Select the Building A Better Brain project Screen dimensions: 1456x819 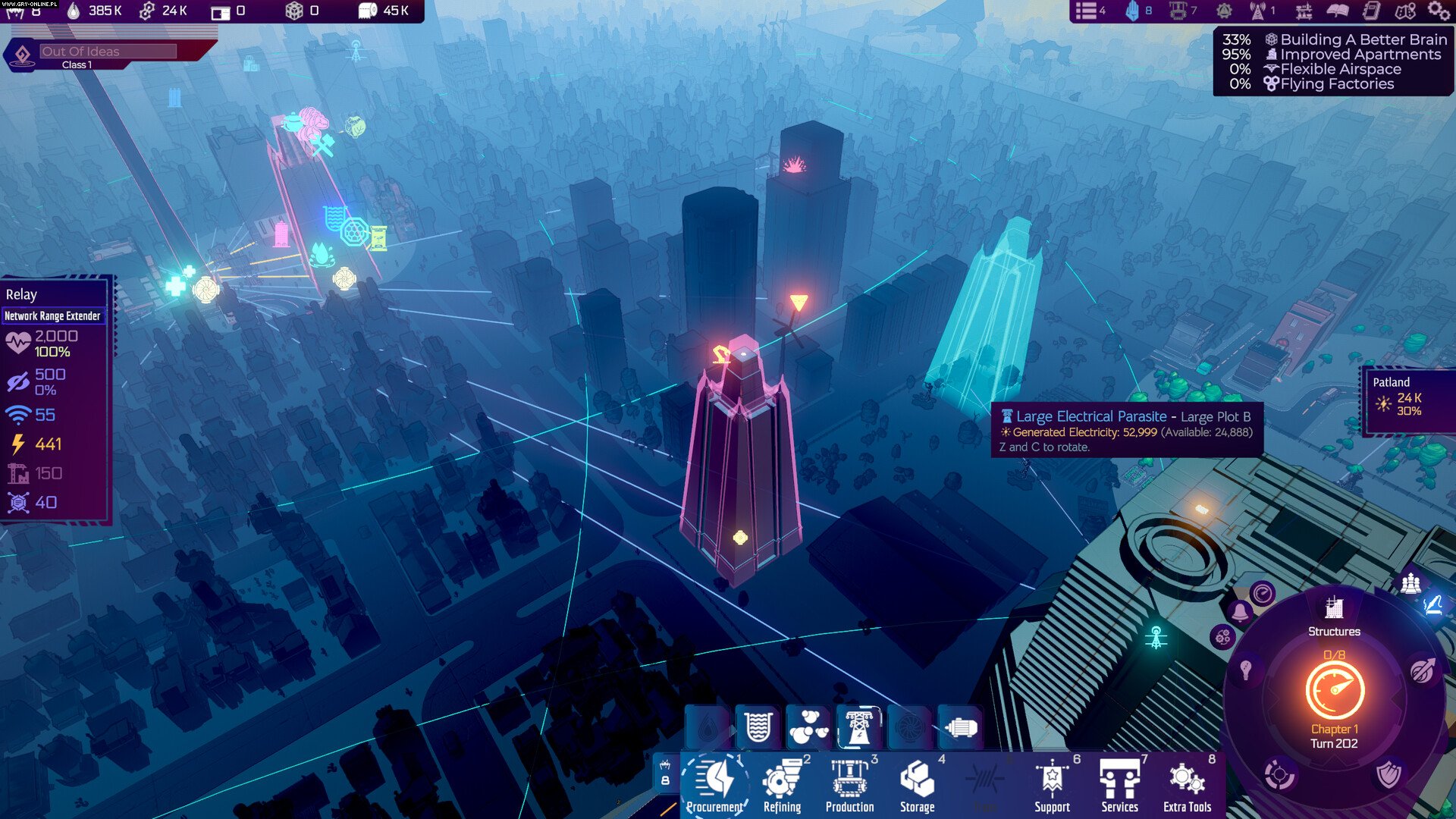click(x=1354, y=39)
